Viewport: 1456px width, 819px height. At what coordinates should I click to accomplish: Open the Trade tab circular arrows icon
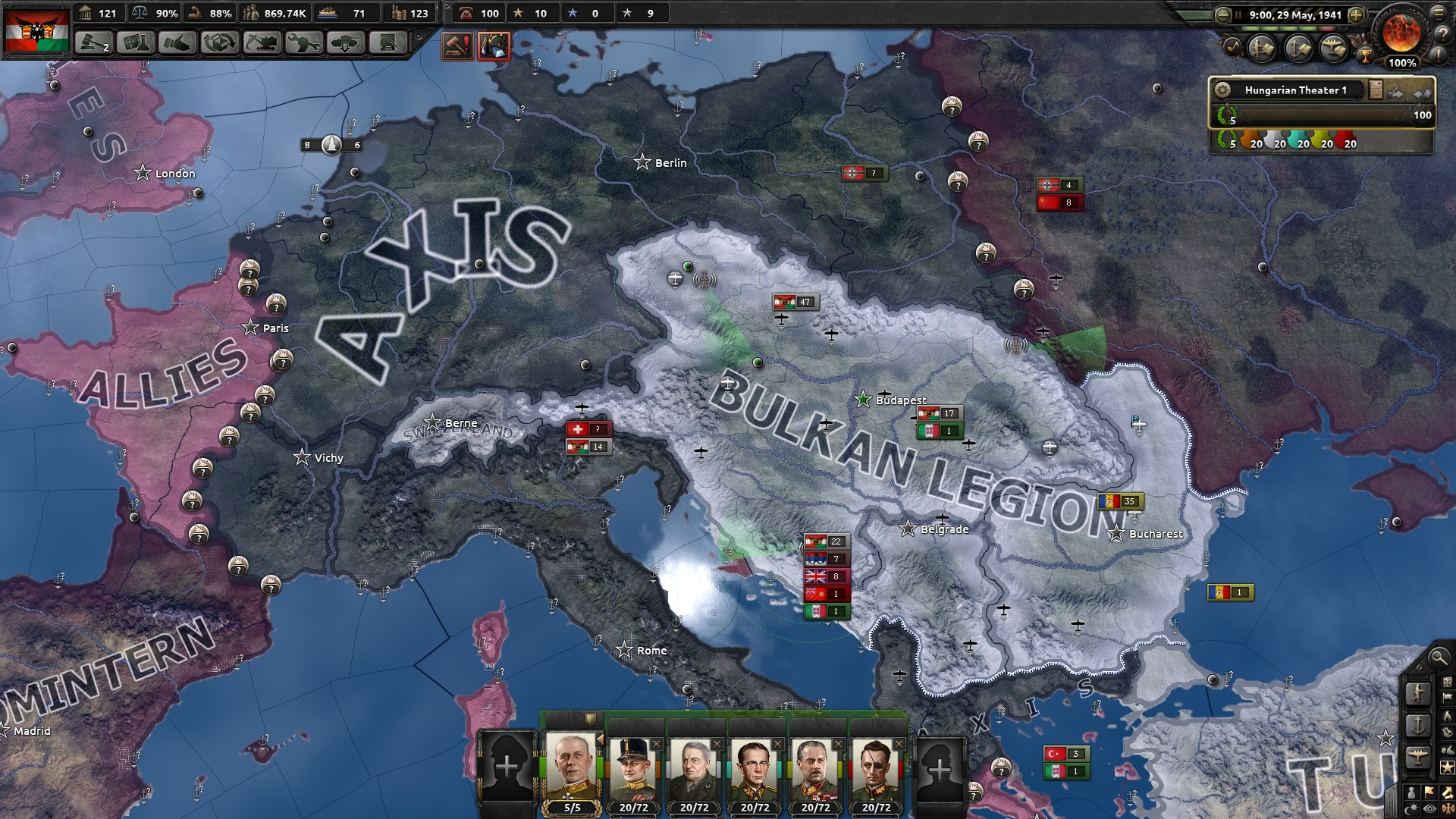(x=220, y=43)
